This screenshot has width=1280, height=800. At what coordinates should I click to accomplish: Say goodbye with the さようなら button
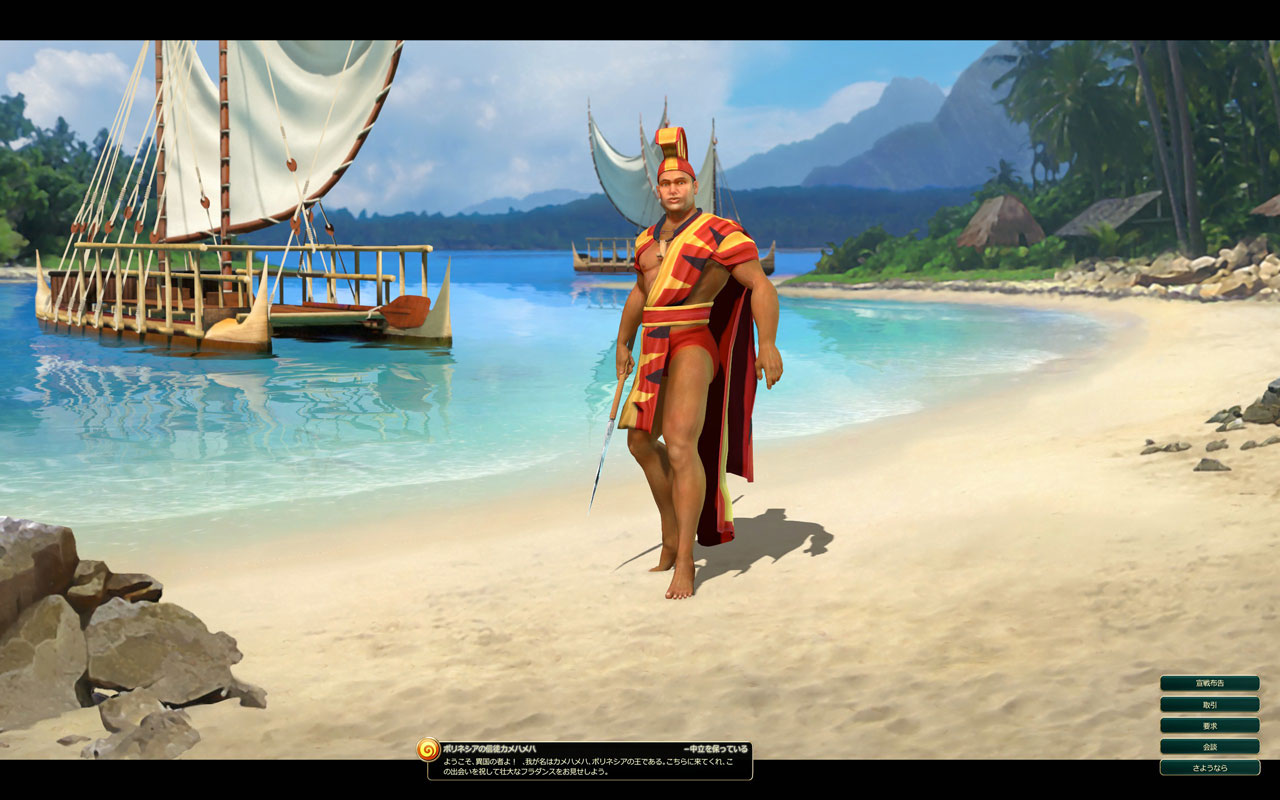pos(1209,767)
